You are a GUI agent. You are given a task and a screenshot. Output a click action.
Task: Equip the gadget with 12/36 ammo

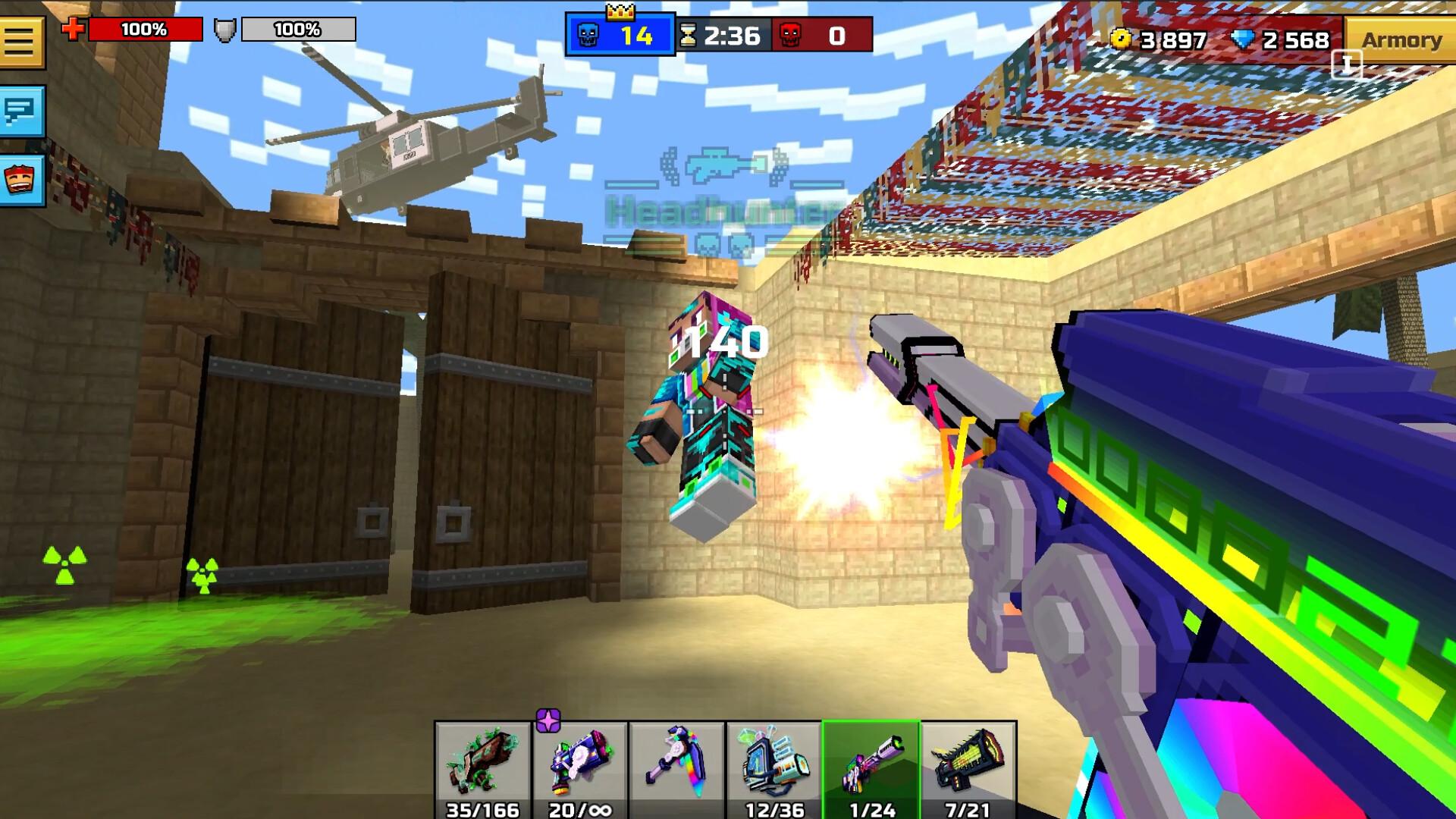pos(772,762)
